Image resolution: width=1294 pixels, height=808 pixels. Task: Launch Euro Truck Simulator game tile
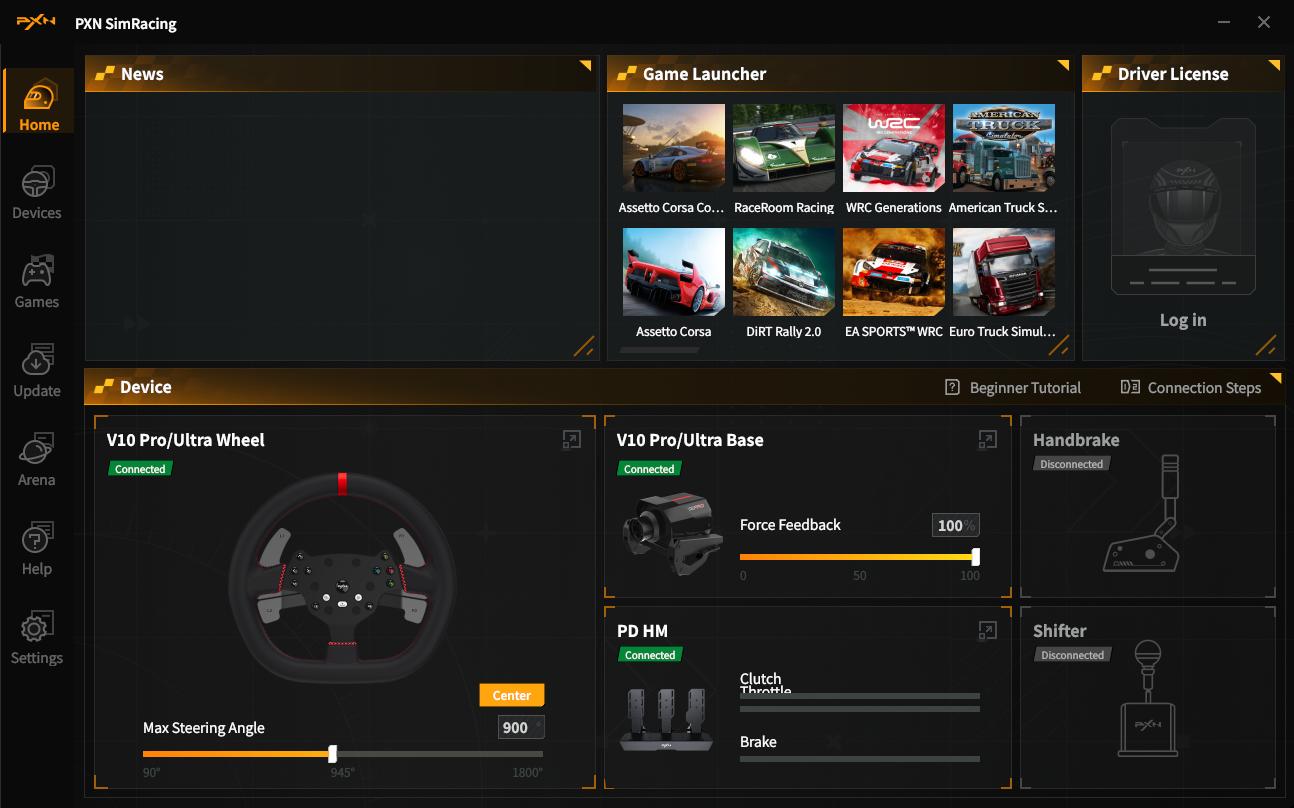click(1003, 272)
